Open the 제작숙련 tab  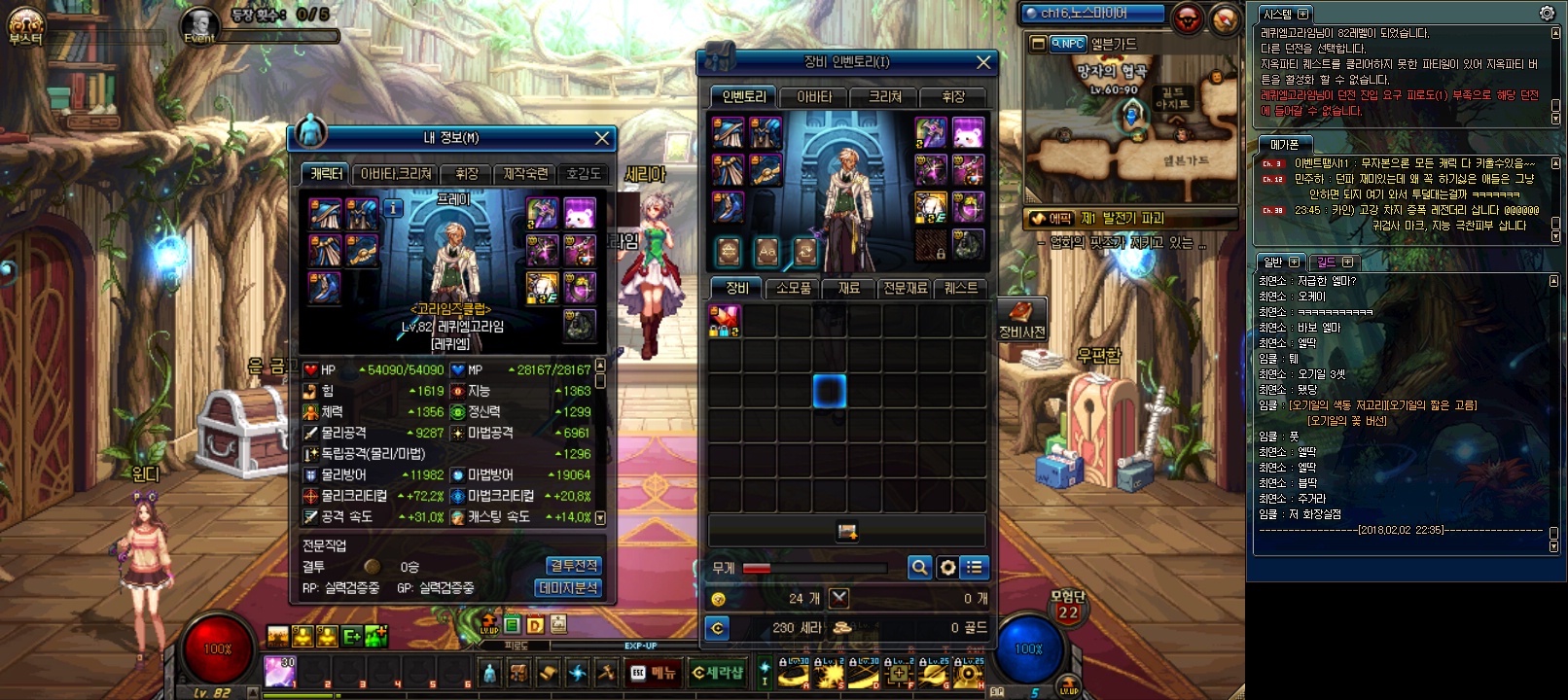click(525, 173)
